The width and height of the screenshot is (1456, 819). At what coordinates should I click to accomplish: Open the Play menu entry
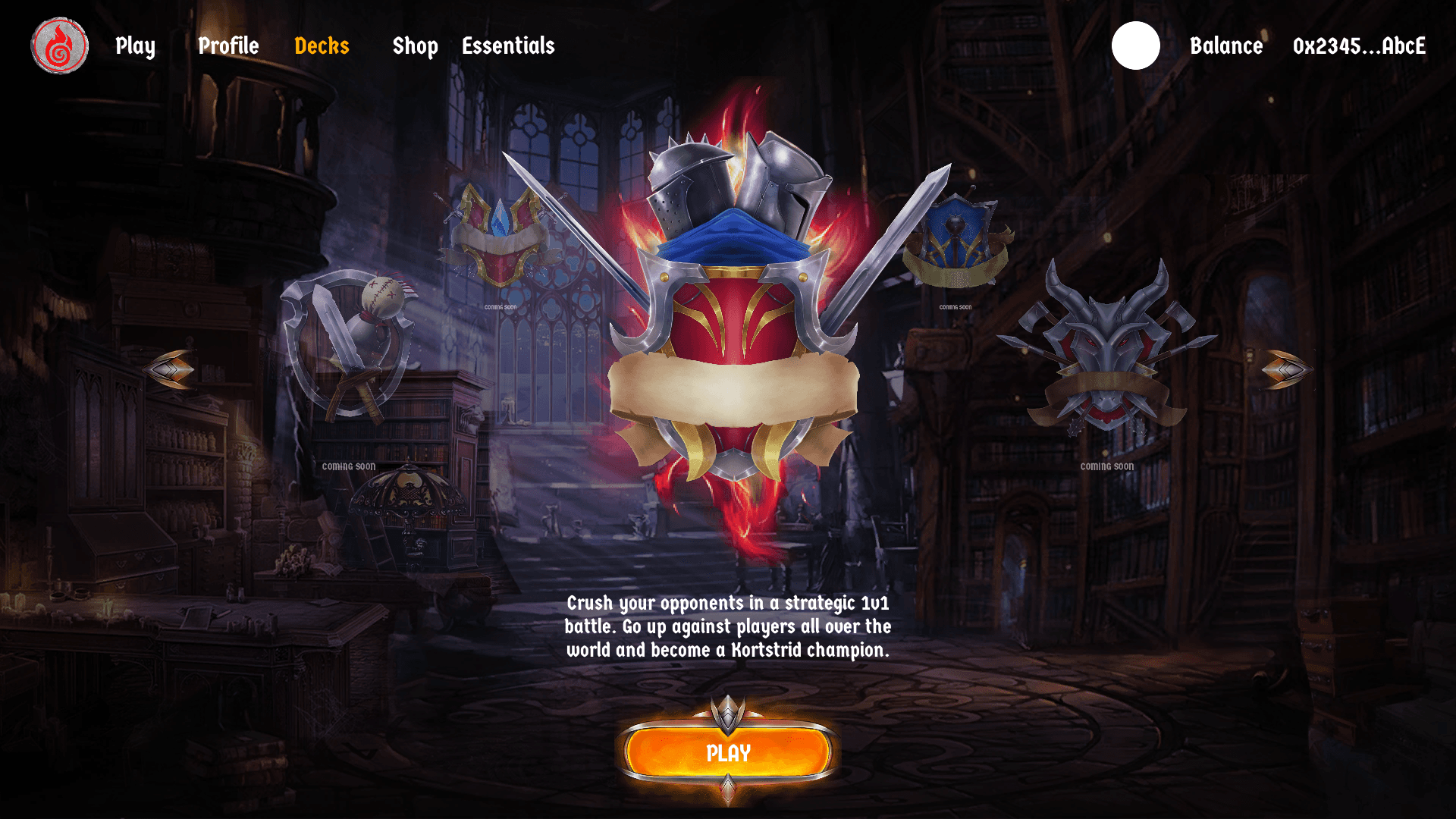coord(135,46)
